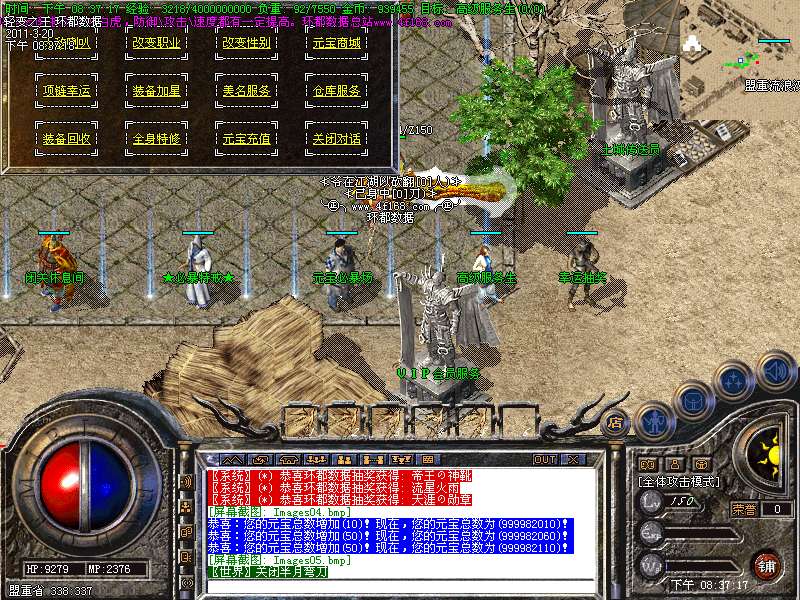Image resolution: width=800 pixels, height=600 pixels.
Task: Open the 元宝商城 ingot shop
Action: (336, 42)
